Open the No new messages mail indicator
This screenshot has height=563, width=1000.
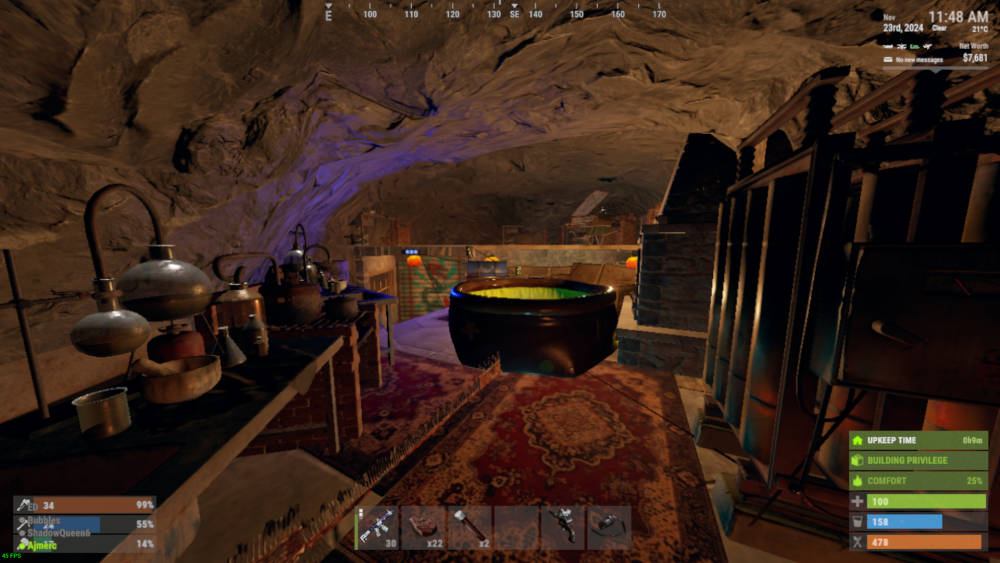tap(913, 61)
